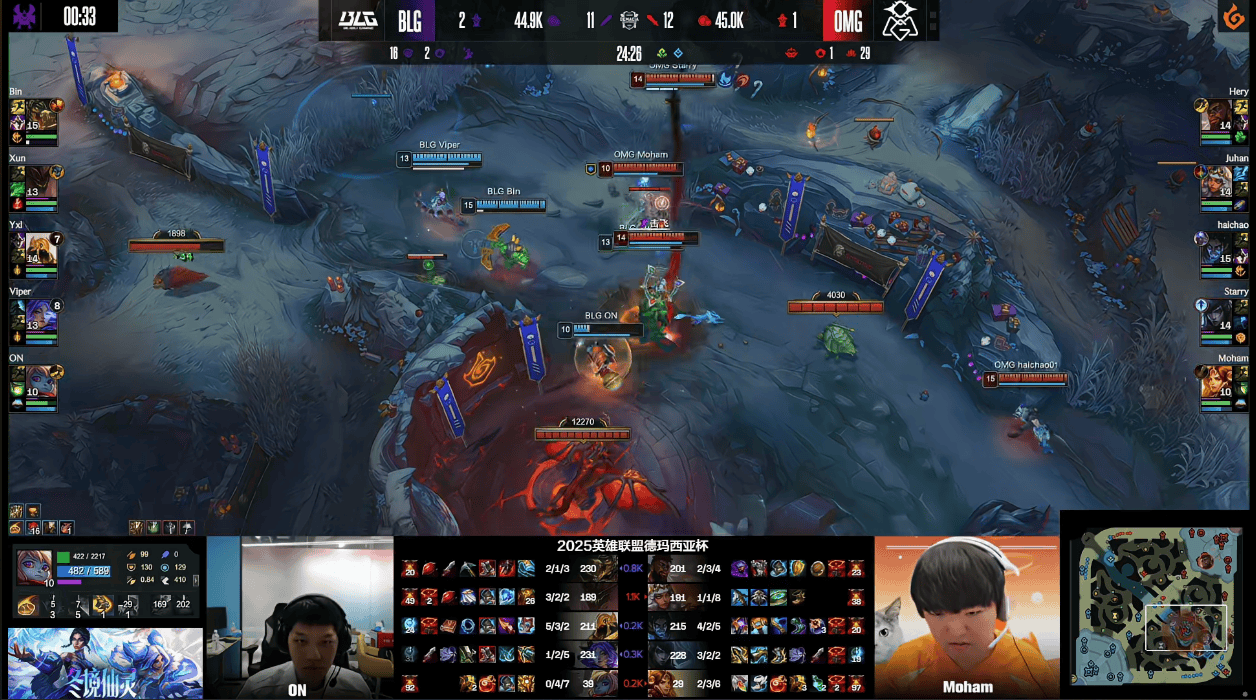Click on the minimap
This screenshot has height=700, width=1256.
click(x=1156, y=605)
